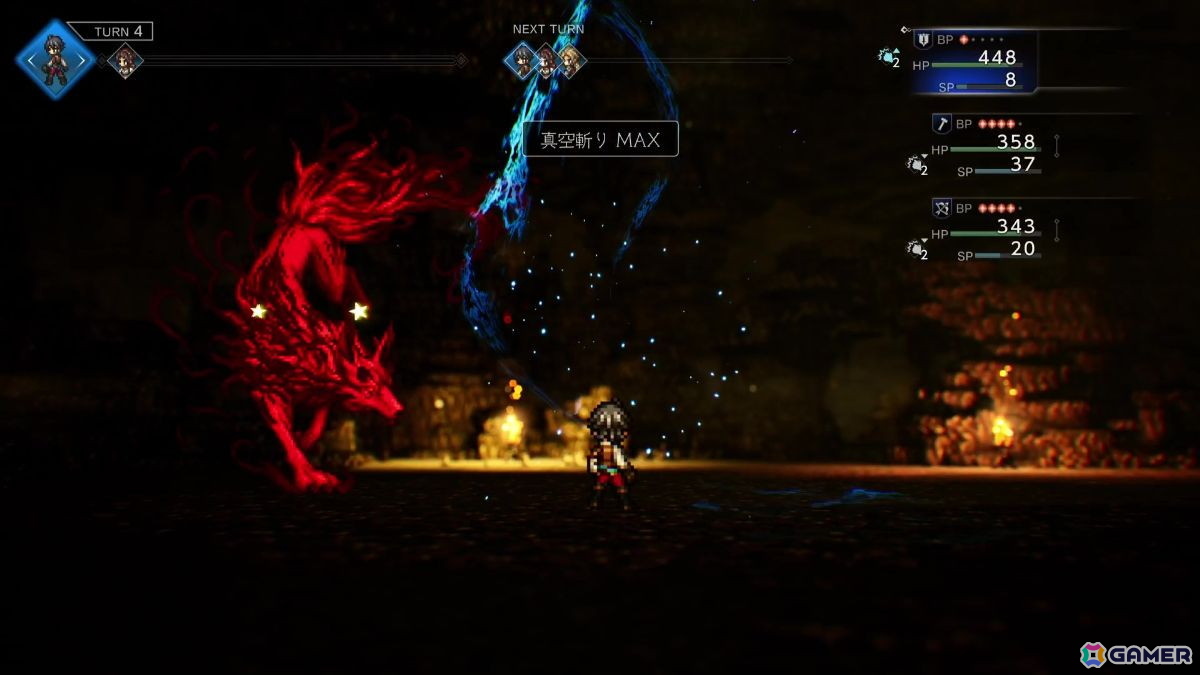Viewport: 1200px width, 675px height.
Task: Select the active character's large blue turn portrait
Action: 54,60
